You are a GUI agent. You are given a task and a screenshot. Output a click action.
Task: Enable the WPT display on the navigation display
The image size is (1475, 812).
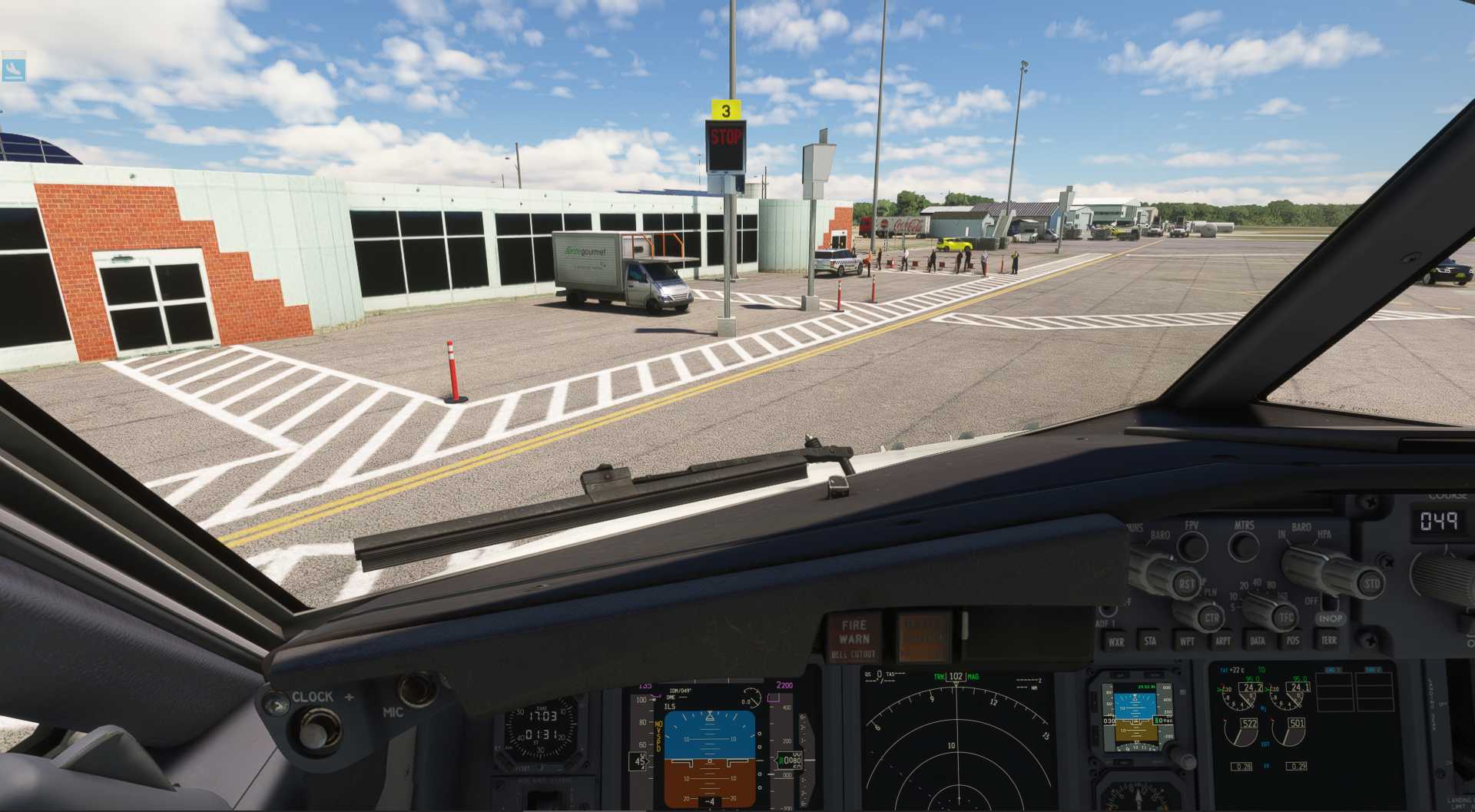(1187, 641)
